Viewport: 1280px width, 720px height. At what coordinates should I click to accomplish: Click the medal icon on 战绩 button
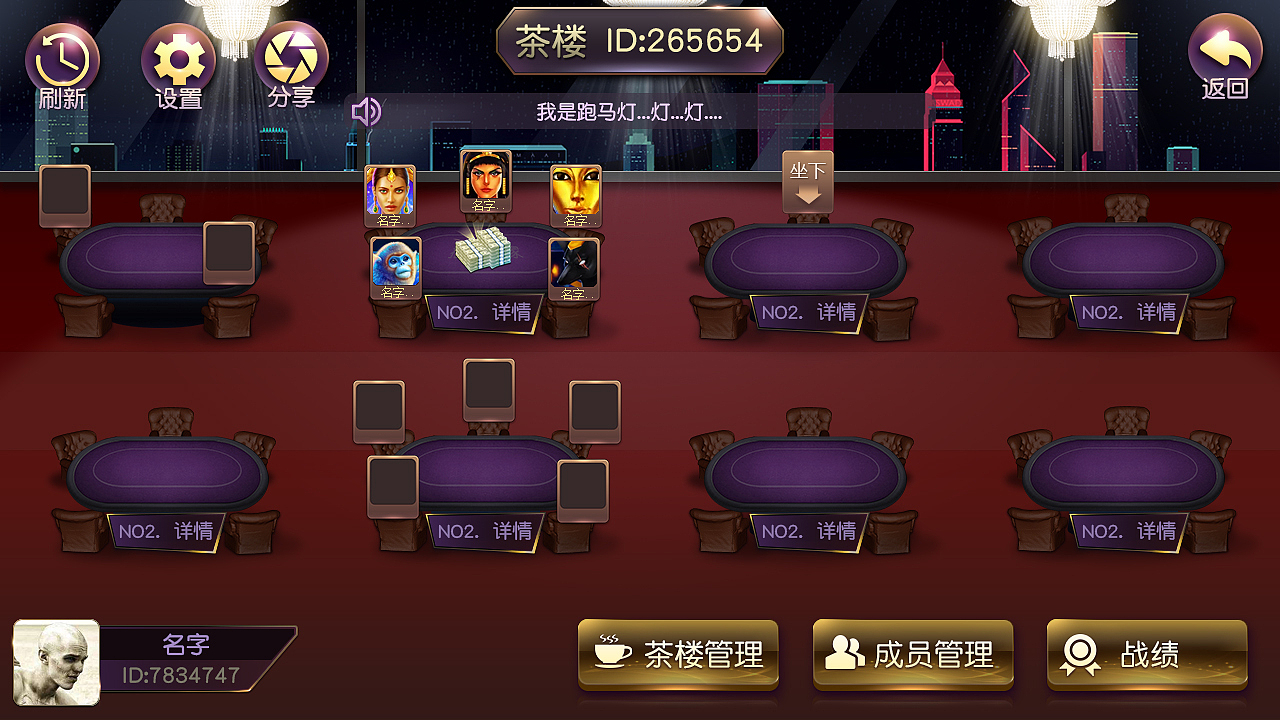click(1080, 655)
